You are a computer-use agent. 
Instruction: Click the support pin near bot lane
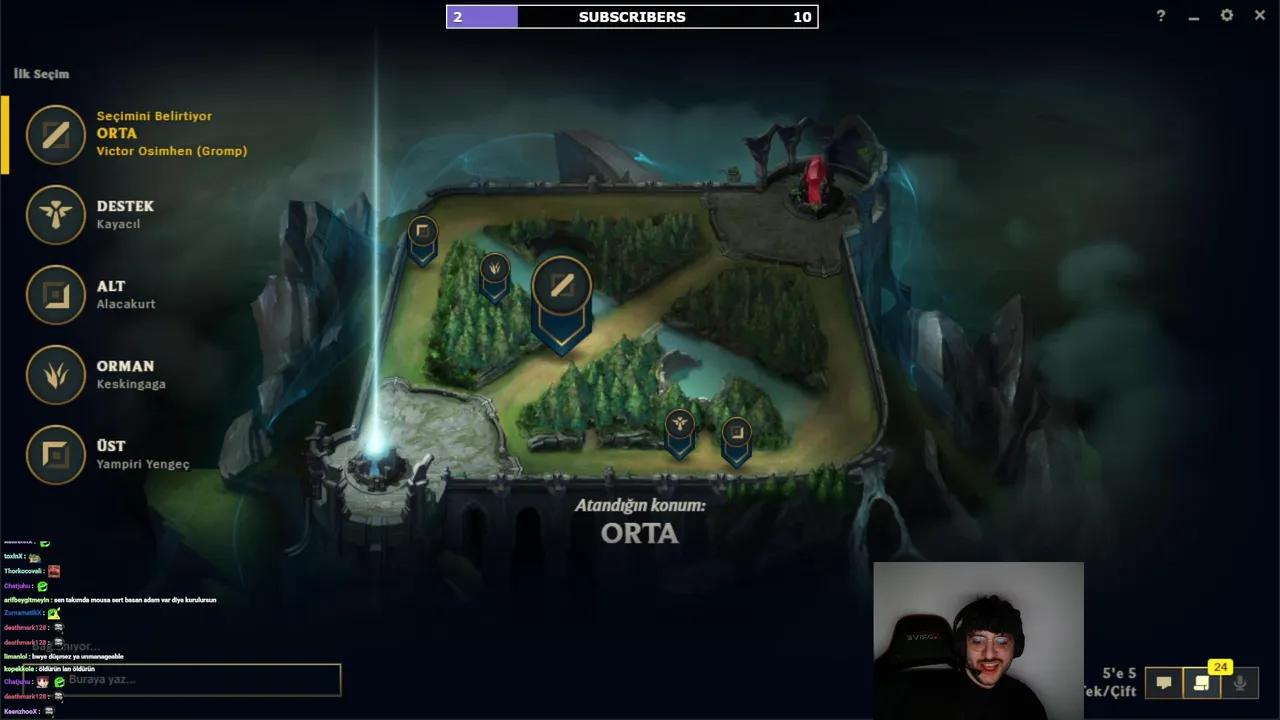[x=679, y=424]
